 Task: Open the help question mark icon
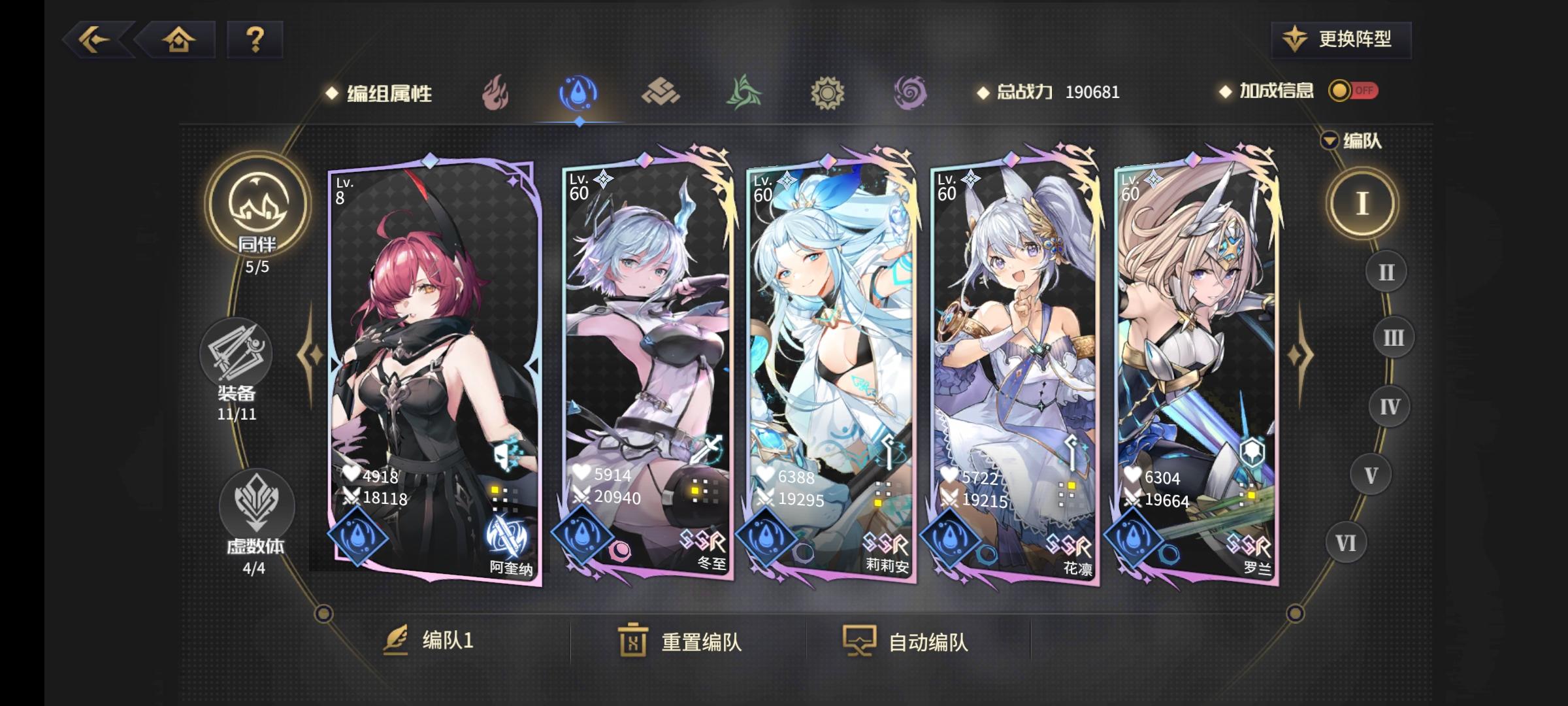click(x=254, y=41)
